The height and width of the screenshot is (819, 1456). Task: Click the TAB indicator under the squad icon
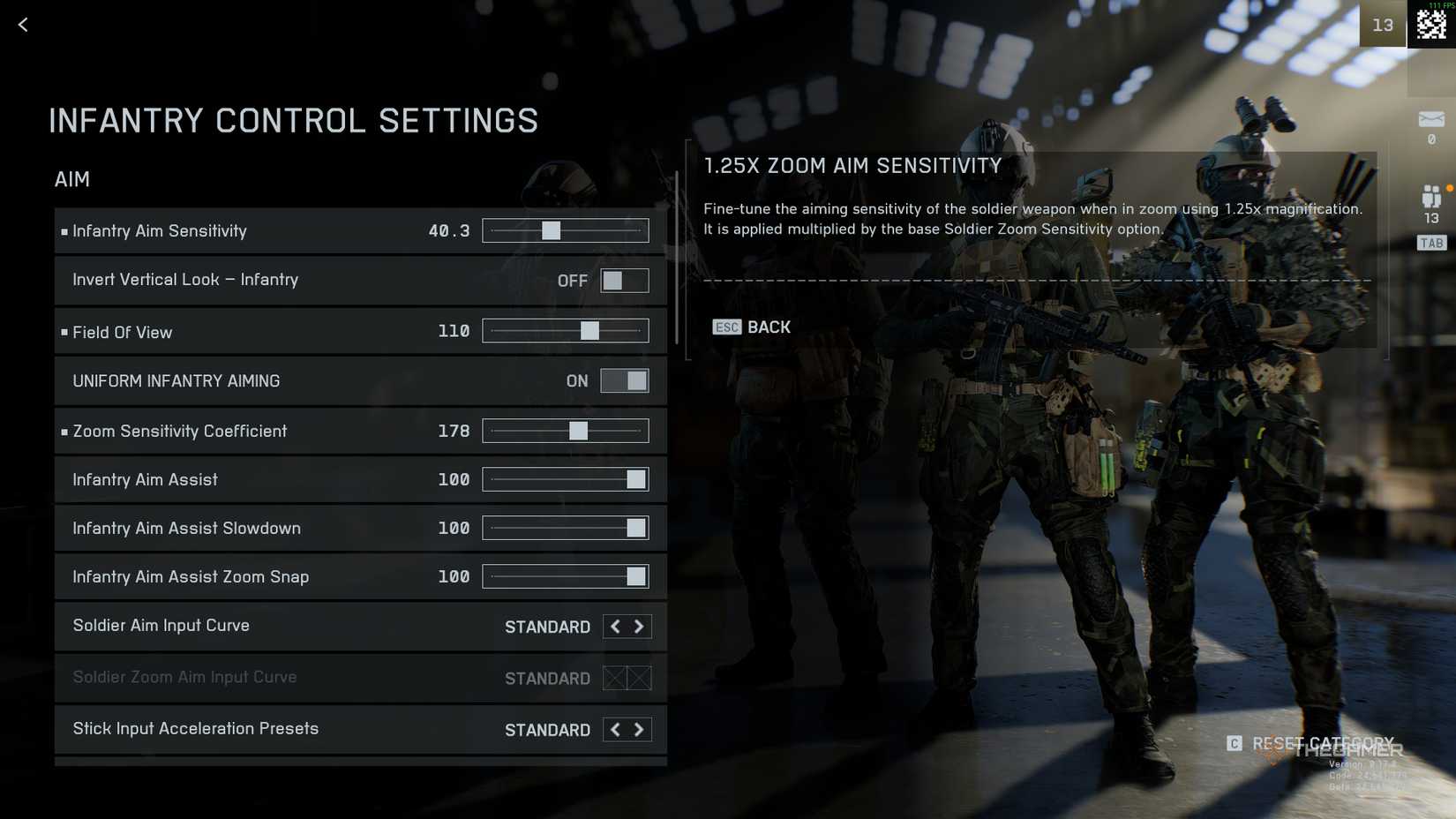[1431, 243]
